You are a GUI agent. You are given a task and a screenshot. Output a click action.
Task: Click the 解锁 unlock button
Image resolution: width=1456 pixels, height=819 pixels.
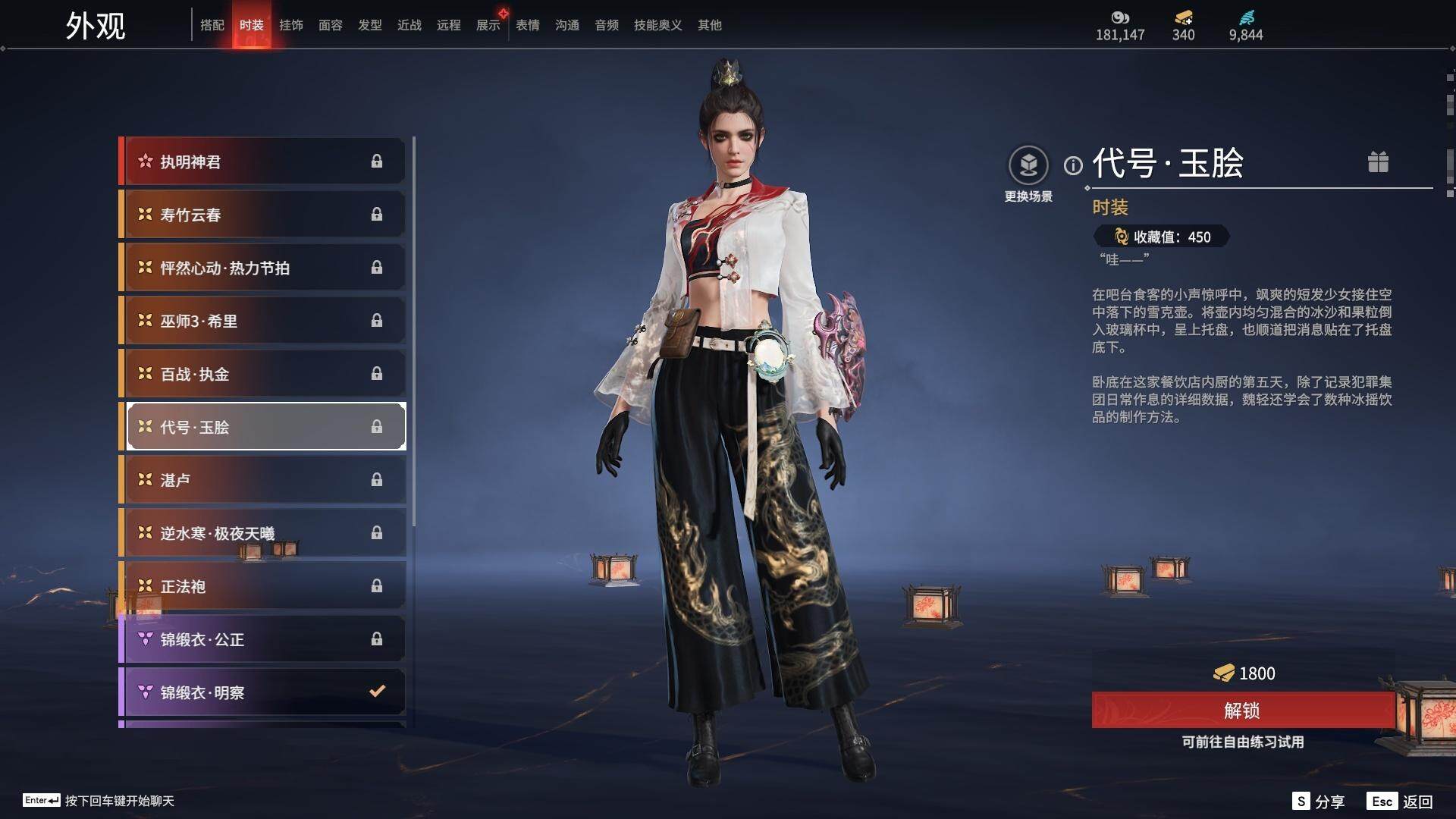click(1242, 711)
